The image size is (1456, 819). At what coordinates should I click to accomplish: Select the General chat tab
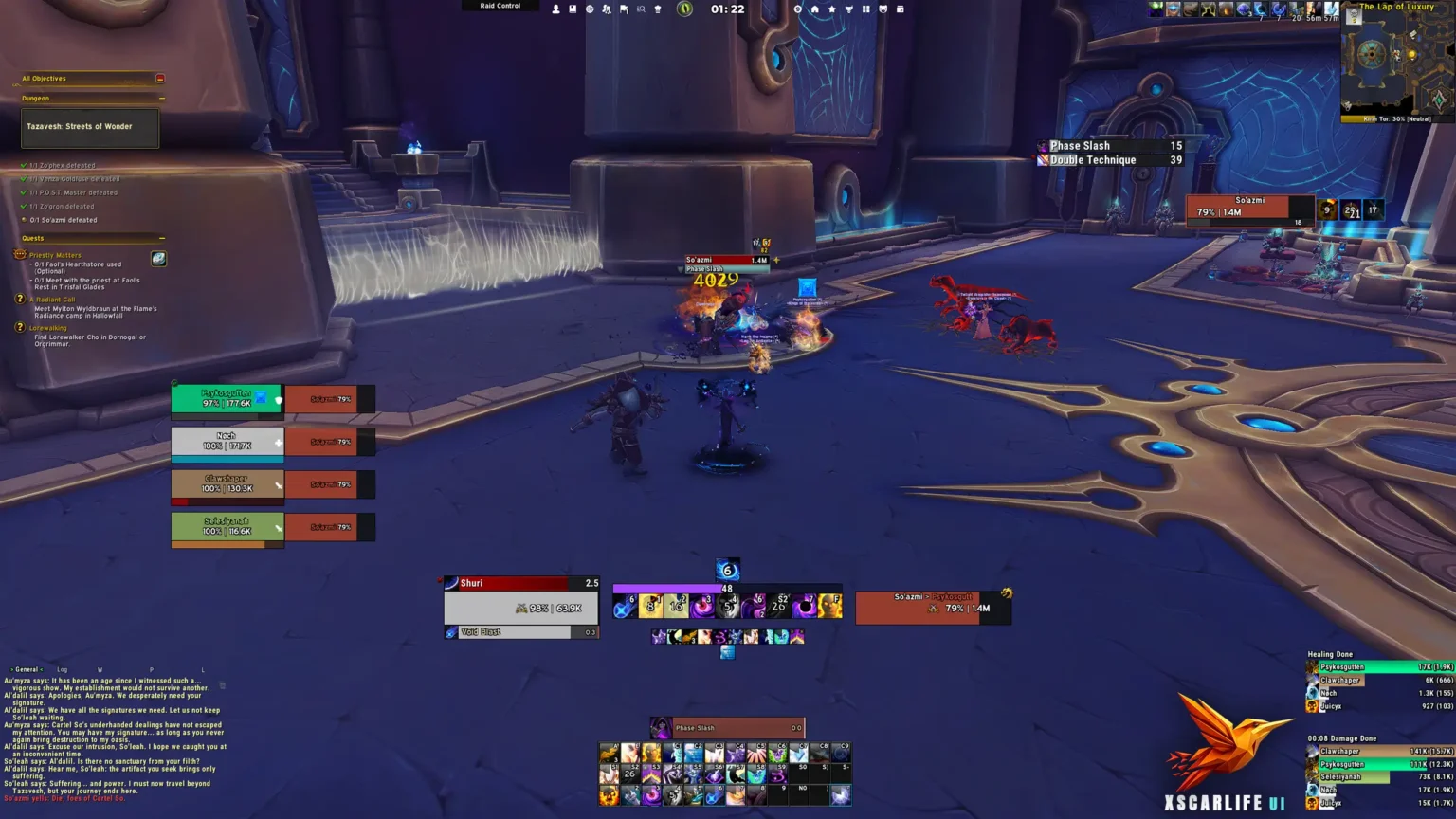(27, 669)
